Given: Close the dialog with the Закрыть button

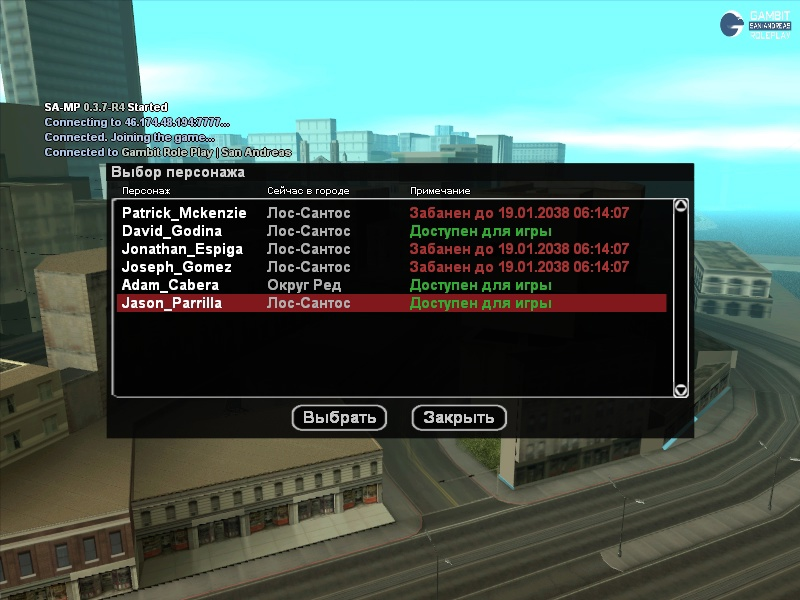Looking at the screenshot, I should tap(459, 418).
